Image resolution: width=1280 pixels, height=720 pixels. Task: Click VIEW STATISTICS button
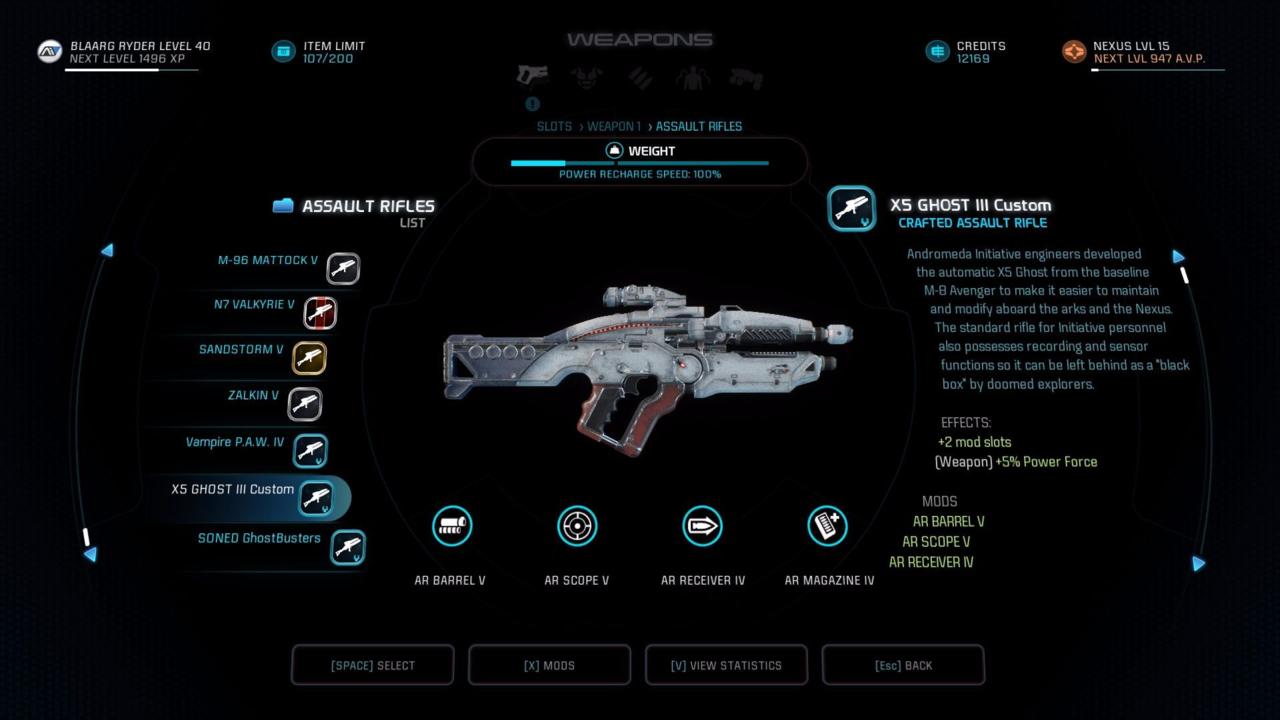(x=726, y=664)
